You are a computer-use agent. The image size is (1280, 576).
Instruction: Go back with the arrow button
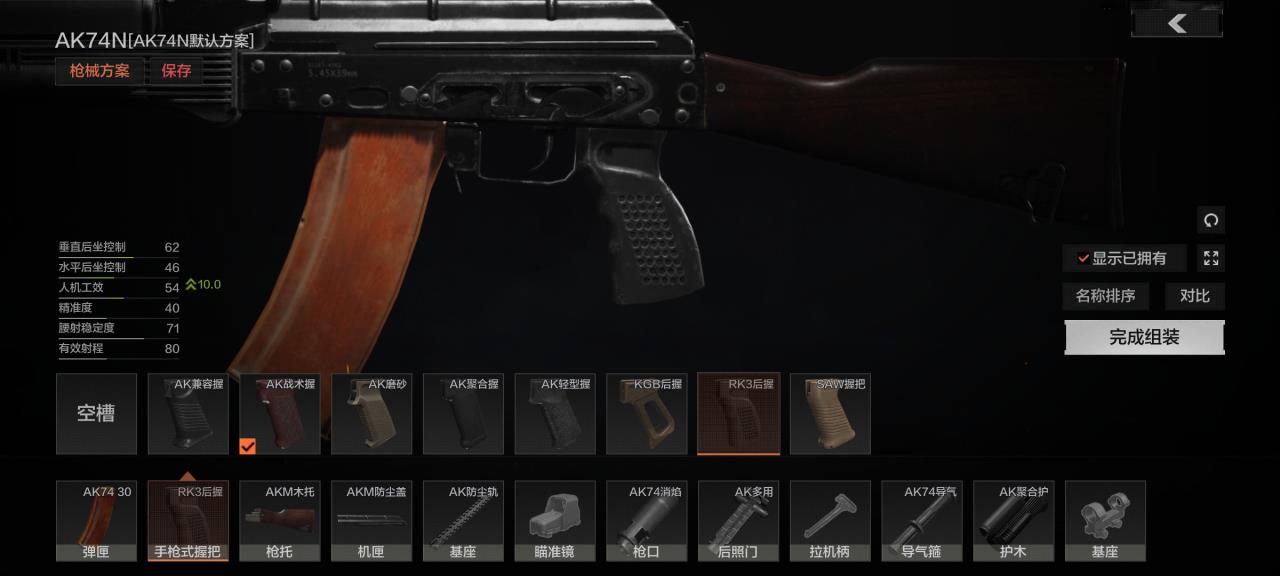[x=1177, y=23]
